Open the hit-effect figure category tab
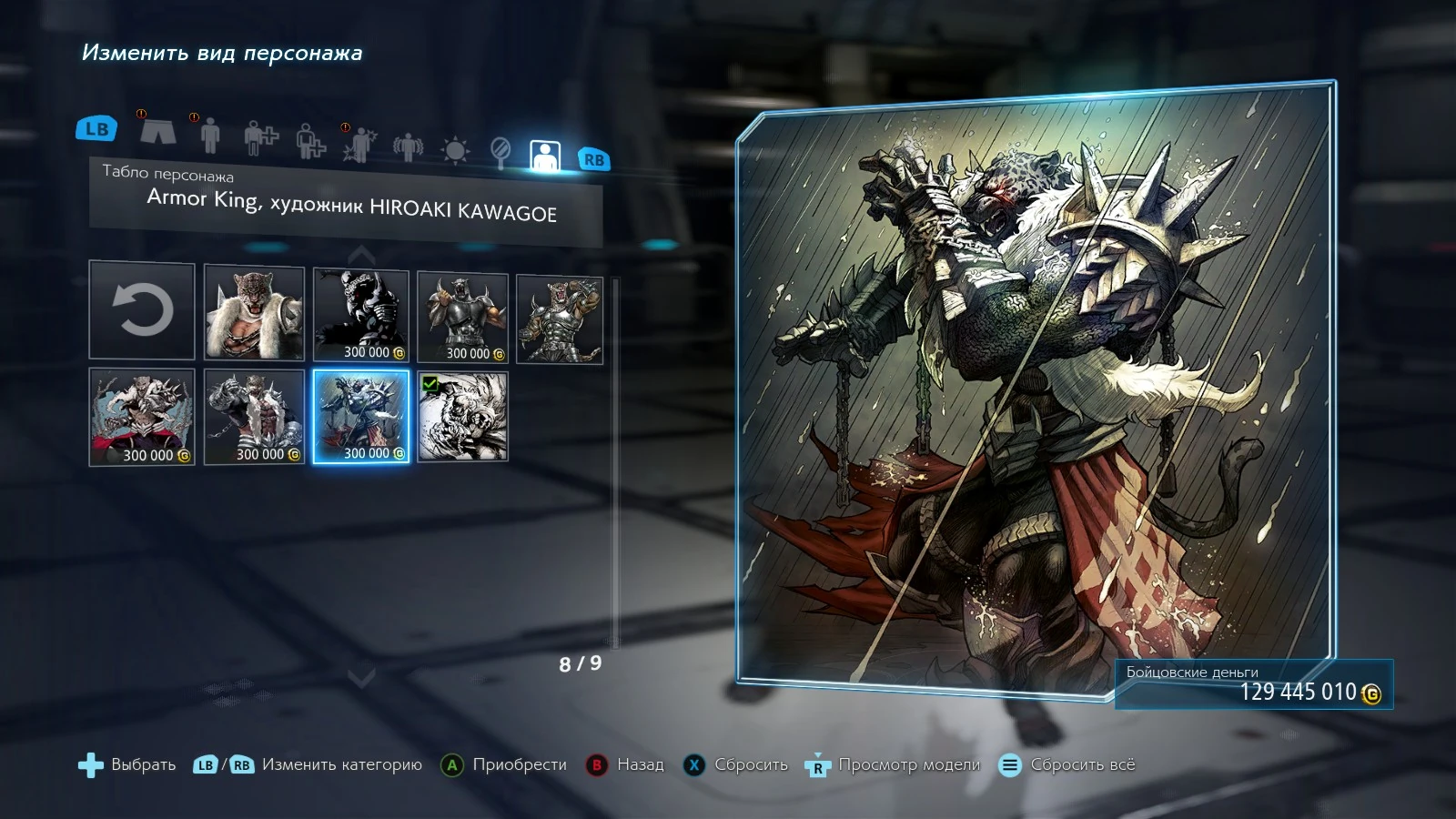The image size is (1456, 819). 359,144
